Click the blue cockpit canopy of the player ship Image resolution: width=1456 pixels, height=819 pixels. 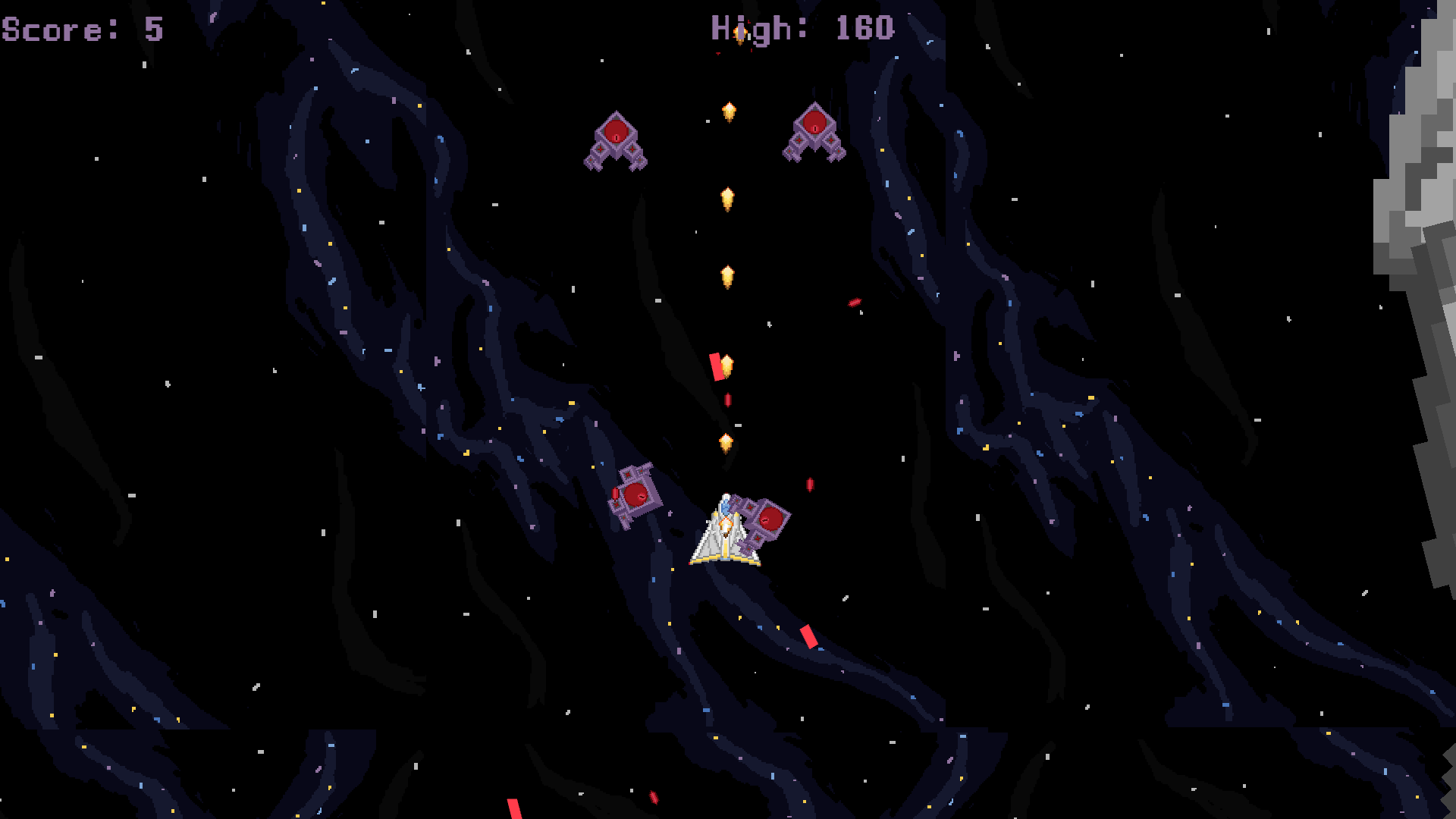[x=726, y=505]
